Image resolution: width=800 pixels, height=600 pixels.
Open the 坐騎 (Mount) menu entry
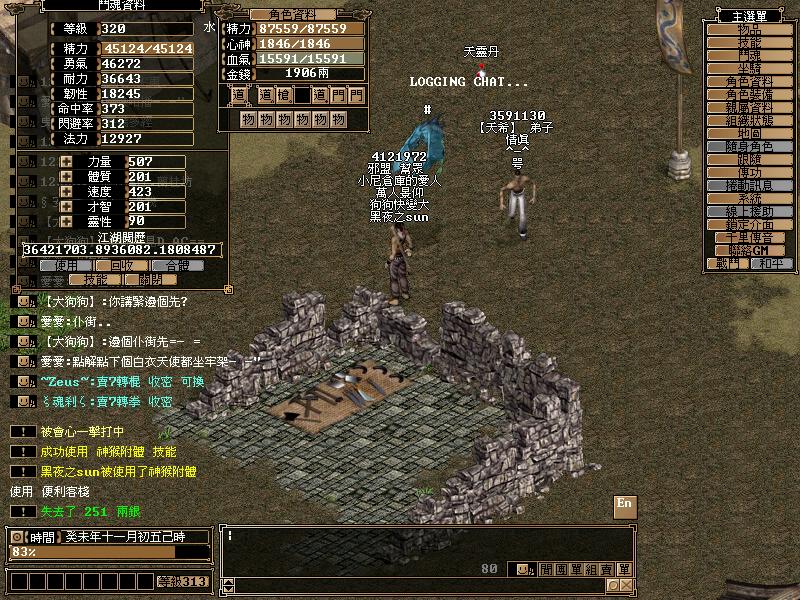pos(748,69)
